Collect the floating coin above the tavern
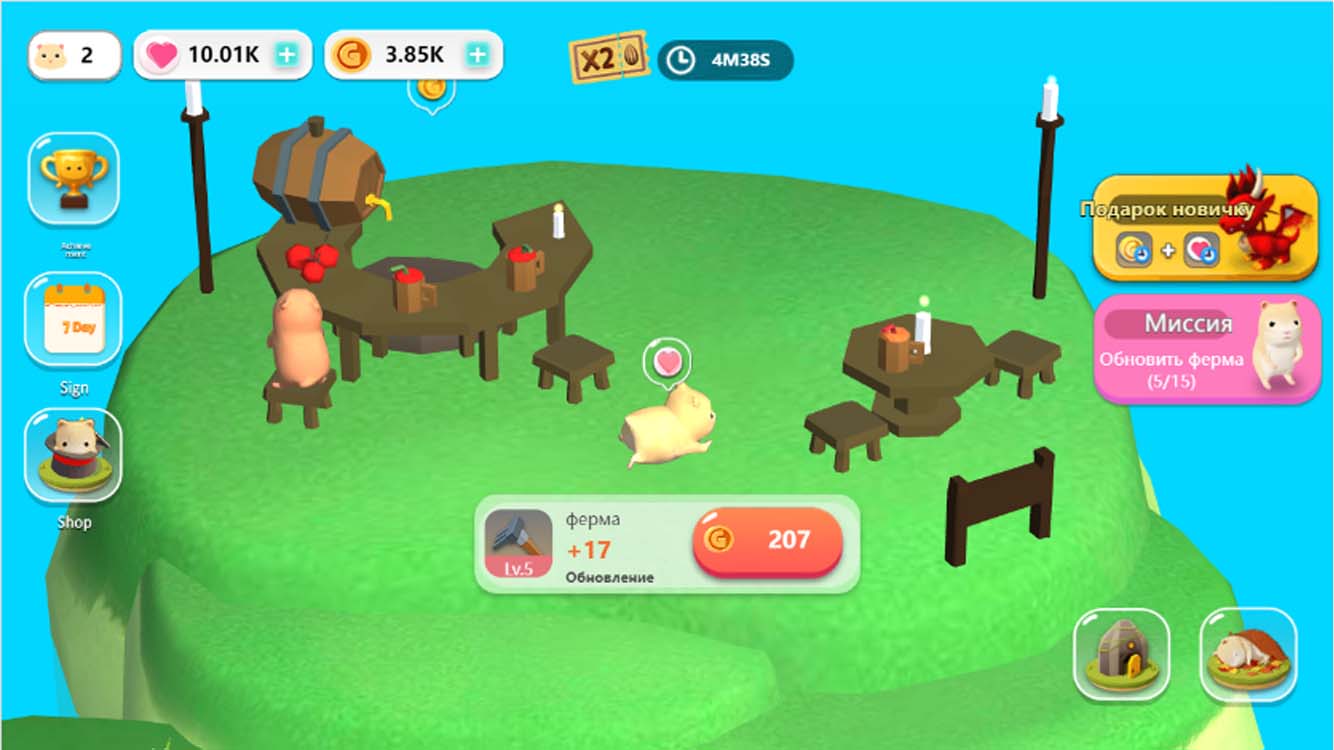This screenshot has height=750, width=1334. [432, 91]
